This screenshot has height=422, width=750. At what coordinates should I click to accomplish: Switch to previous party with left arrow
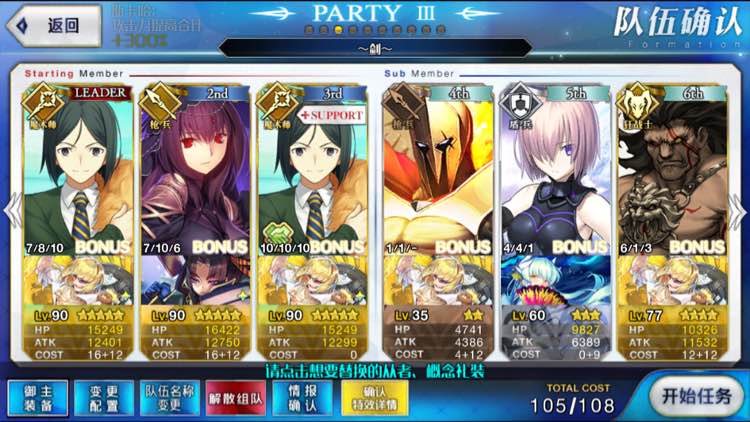(x=10, y=212)
